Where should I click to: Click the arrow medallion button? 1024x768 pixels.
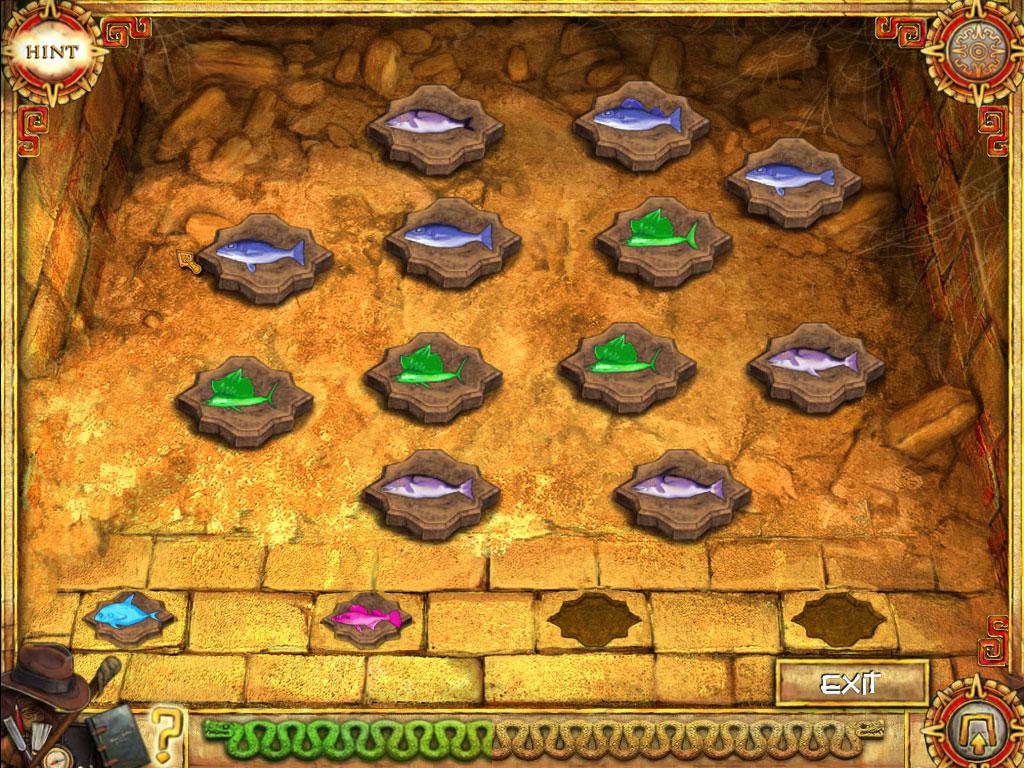[x=969, y=720]
